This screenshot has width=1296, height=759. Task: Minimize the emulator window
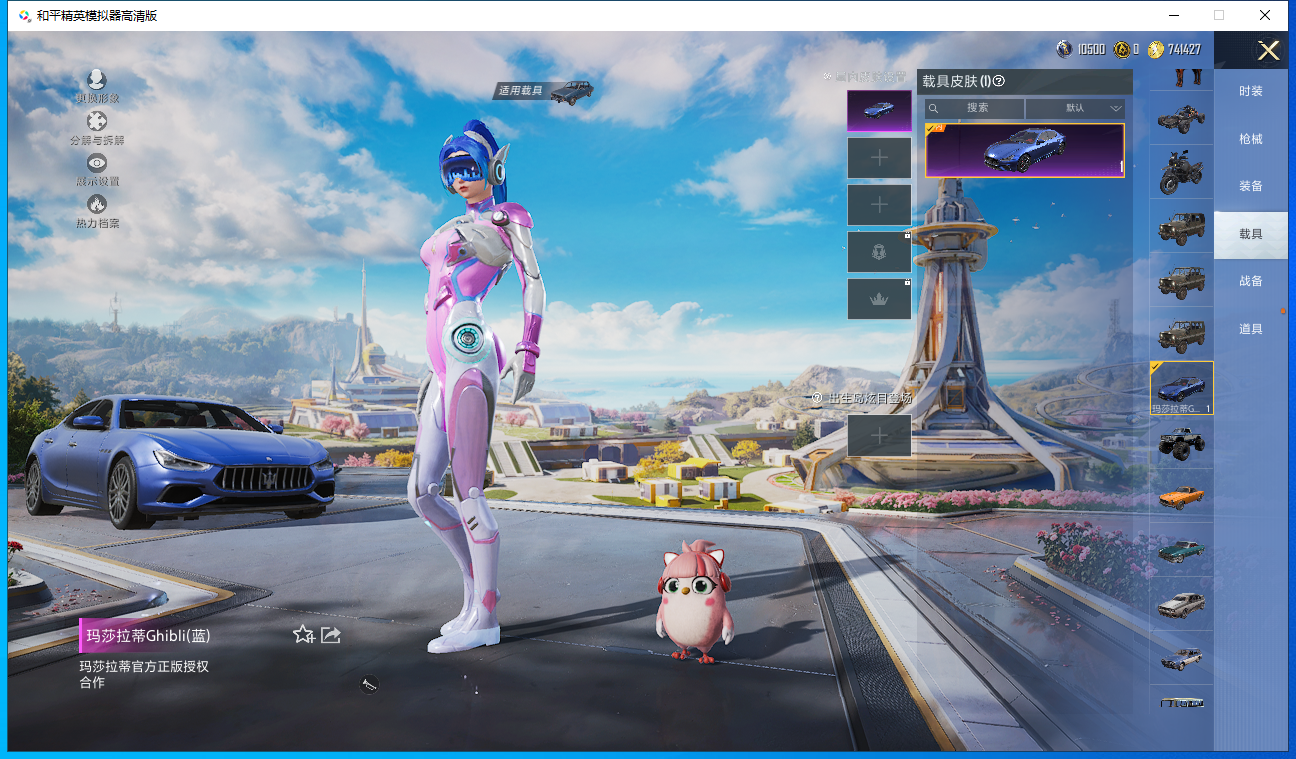click(1173, 15)
